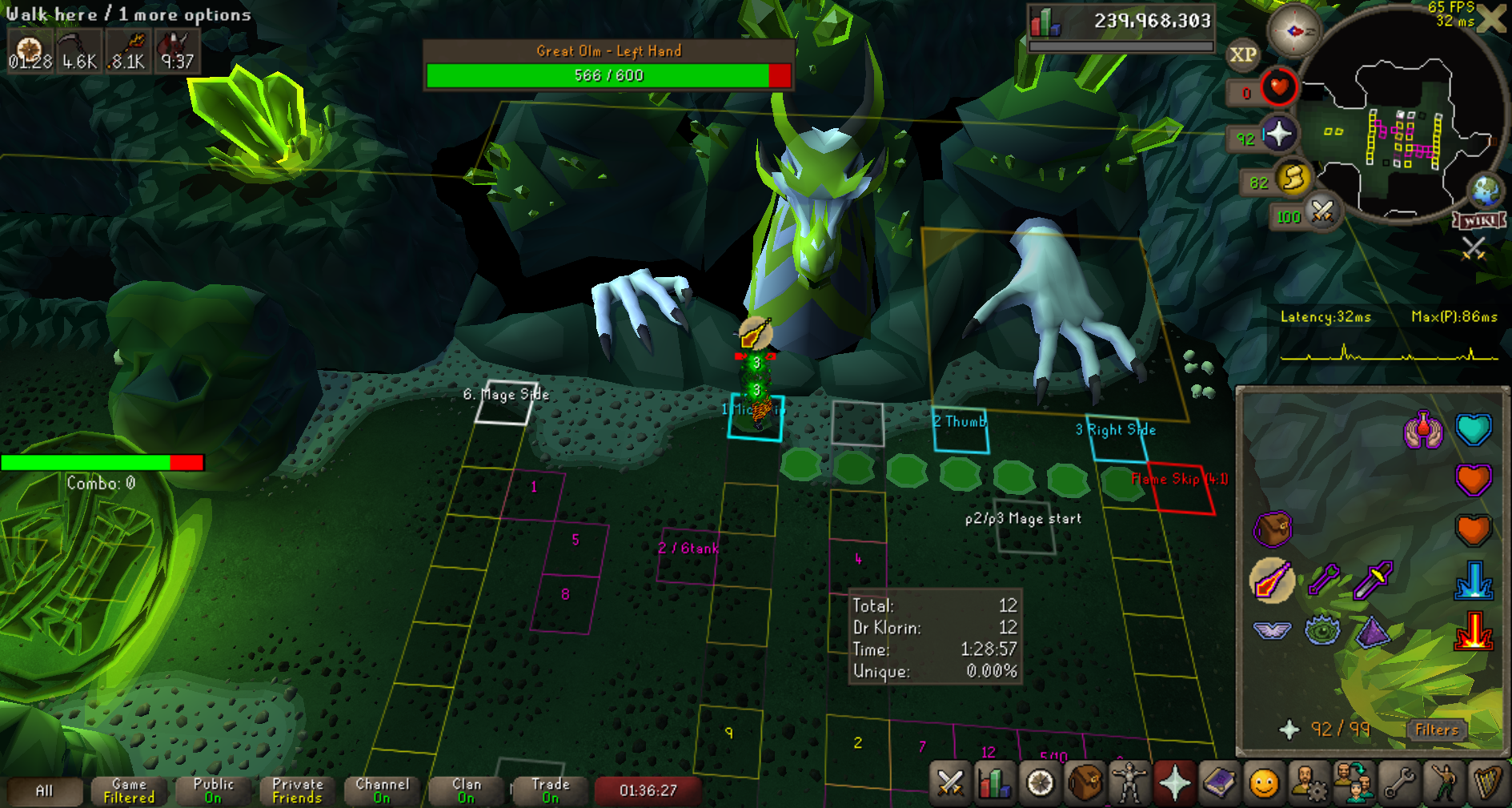The height and width of the screenshot is (808, 1512).
Task: Open the Skills tab with bar chart icon
Action: pyautogui.click(x=995, y=783)
